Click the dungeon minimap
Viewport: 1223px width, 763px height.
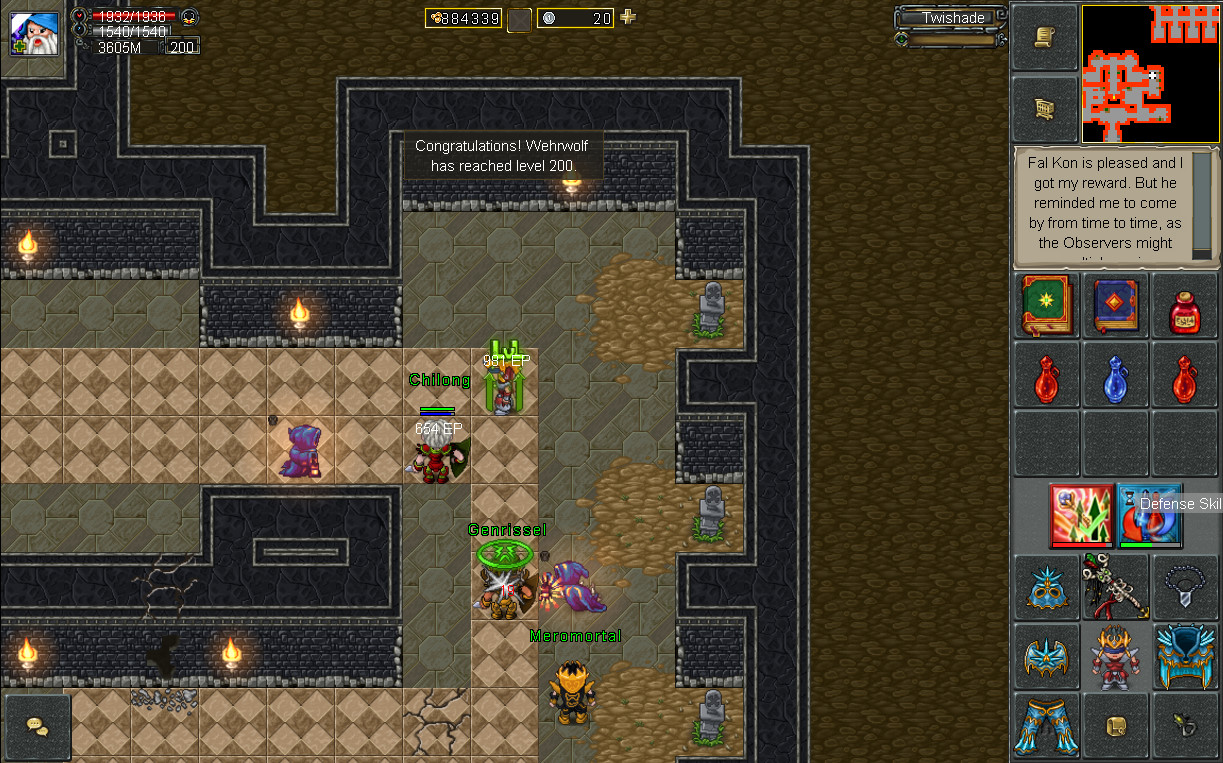[x=1150, y=74]
